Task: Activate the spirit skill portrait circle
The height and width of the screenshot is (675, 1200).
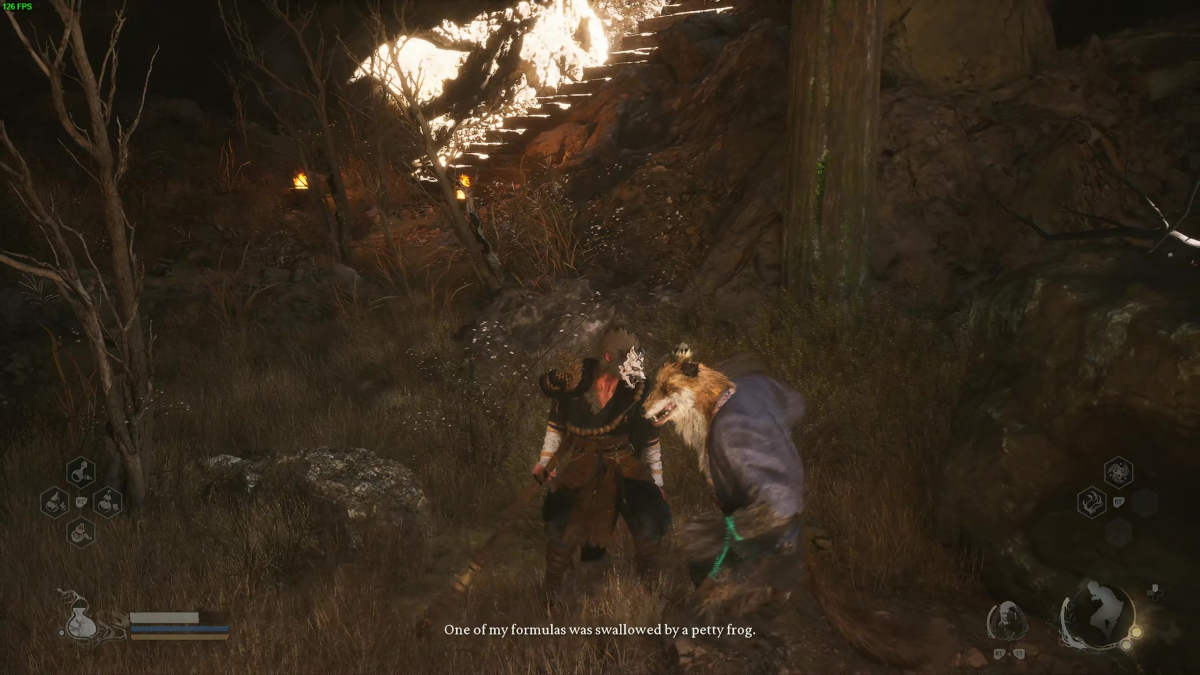Action: pos(1007,620)
